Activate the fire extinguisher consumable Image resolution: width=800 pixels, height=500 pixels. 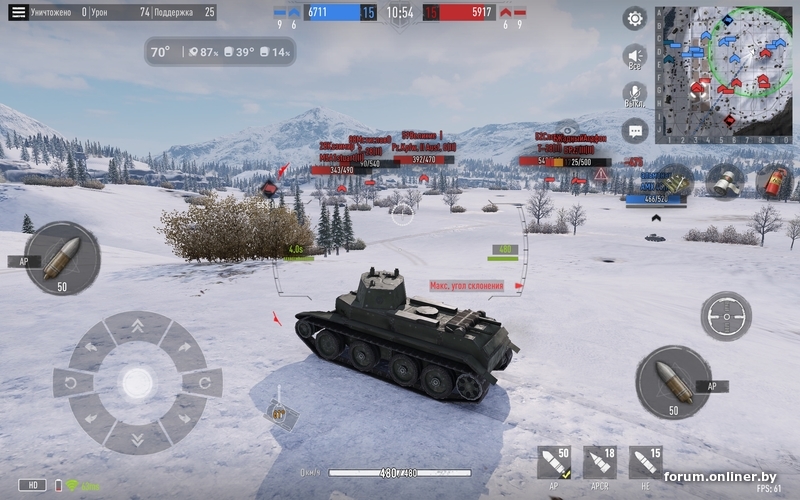pos(773,181)
